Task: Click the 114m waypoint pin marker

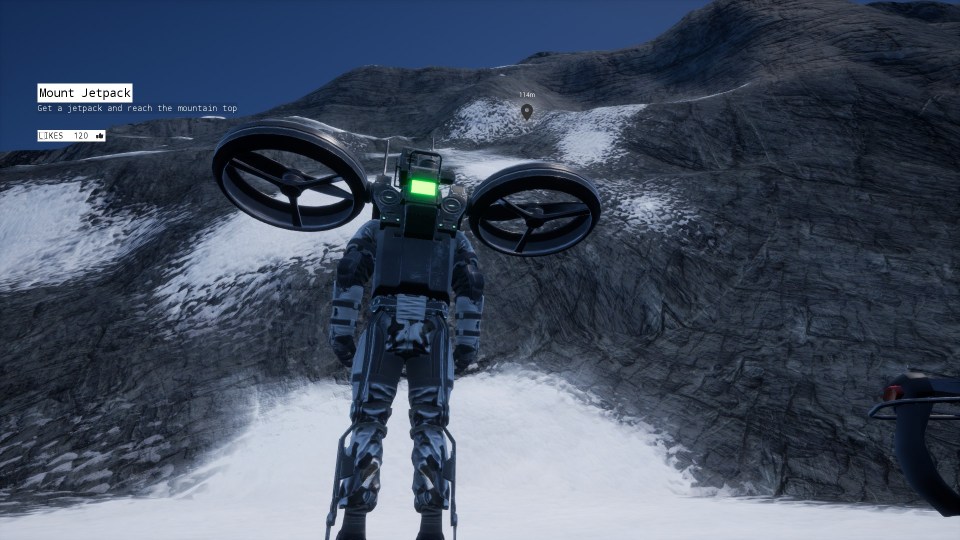Action: tap(527, 111)
